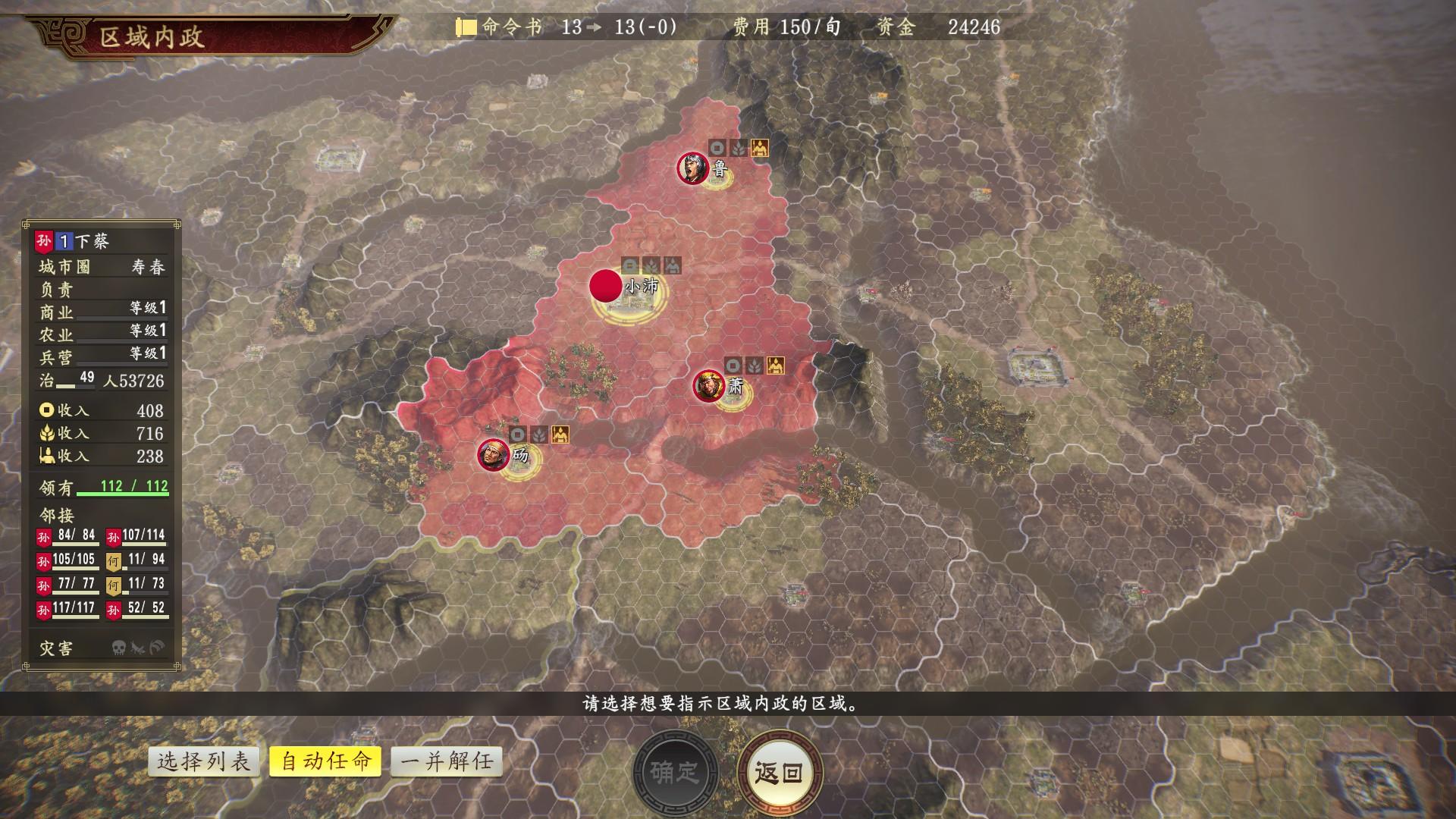Click the 孙 faction badge showing 107/114
1456x819 pixels.
[x=113, y=536]
